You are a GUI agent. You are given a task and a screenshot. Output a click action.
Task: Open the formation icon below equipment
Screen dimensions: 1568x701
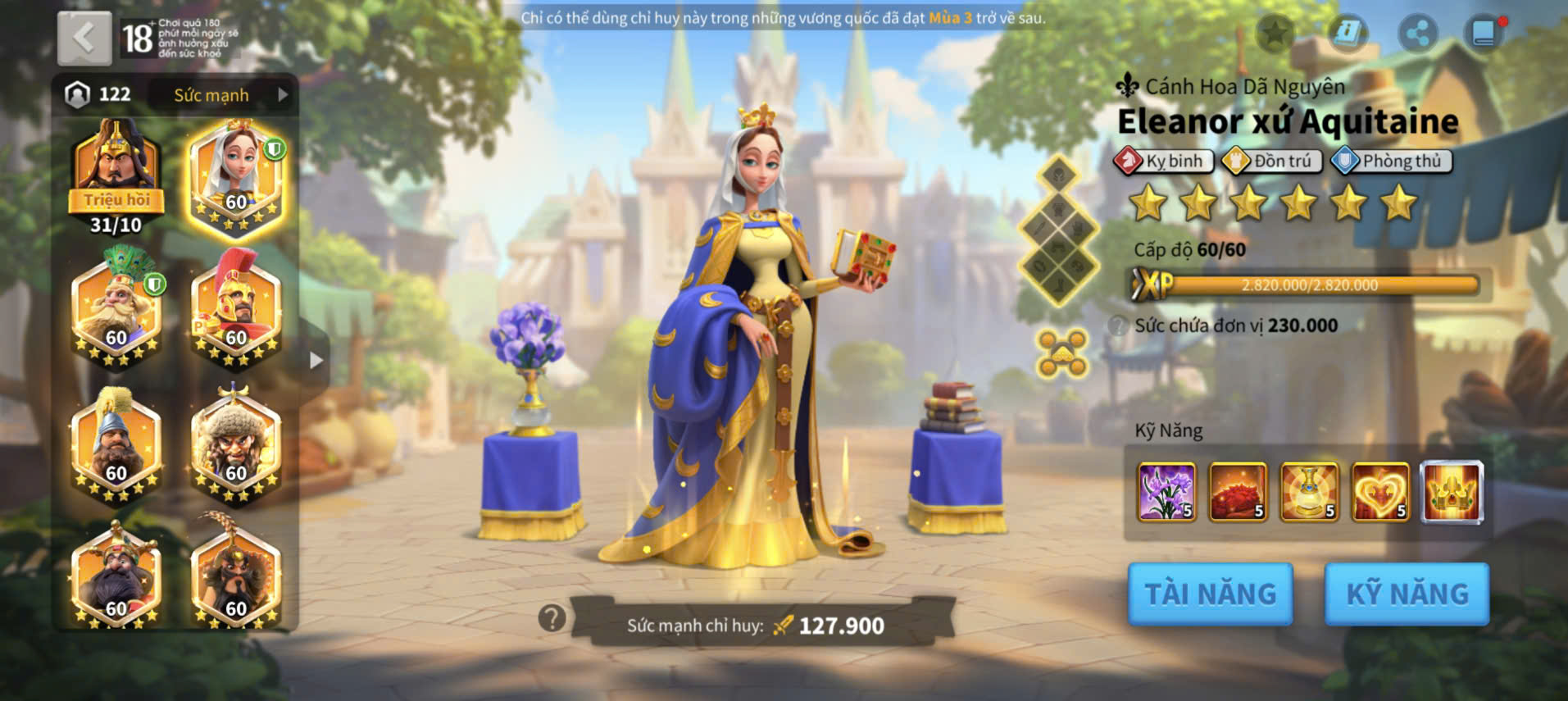coord(1061,354)
